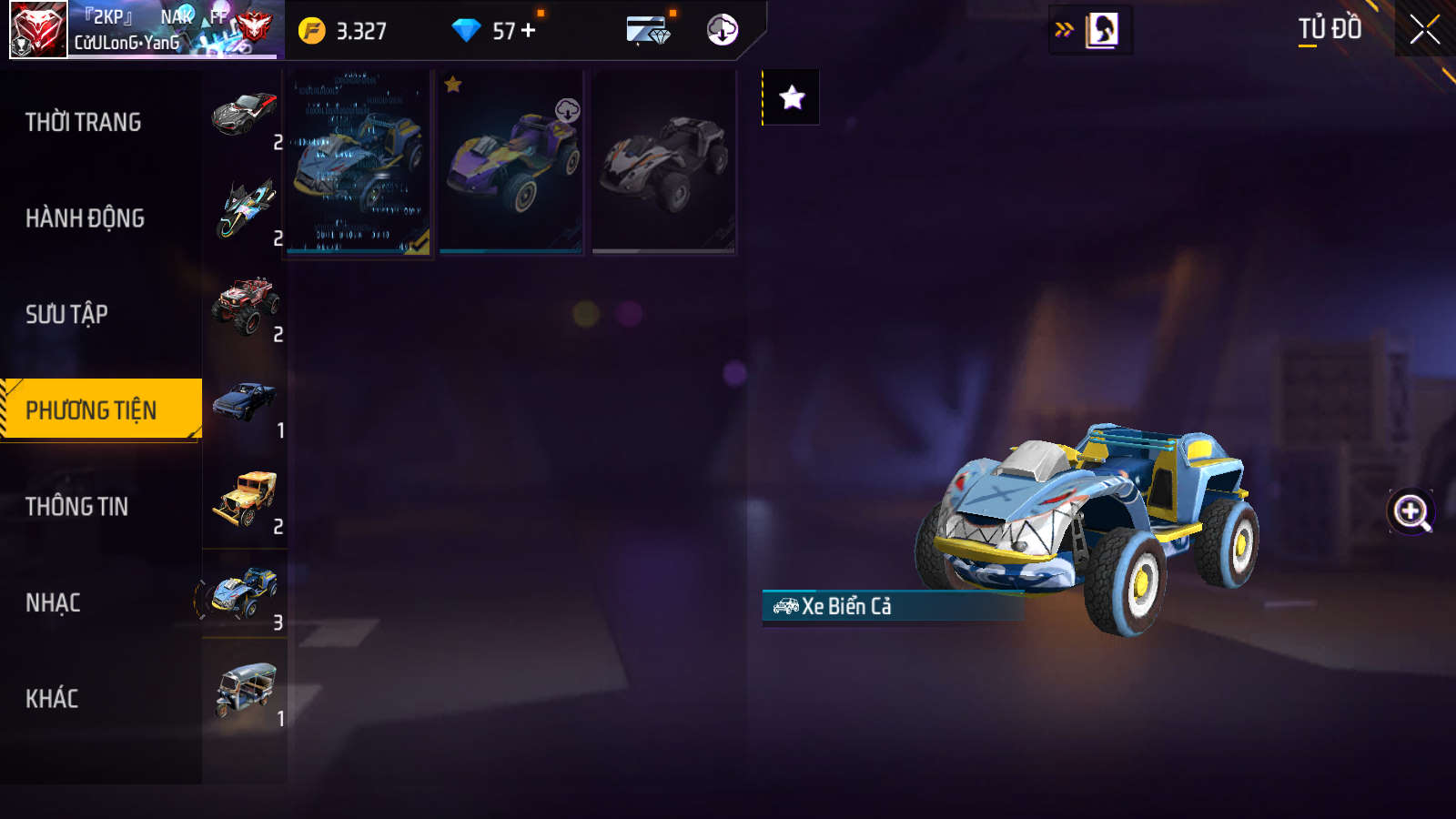The image size is (1456, 819).
Task: Select the yellow jeep vehicle type
Action: click(x=244, y=499)
